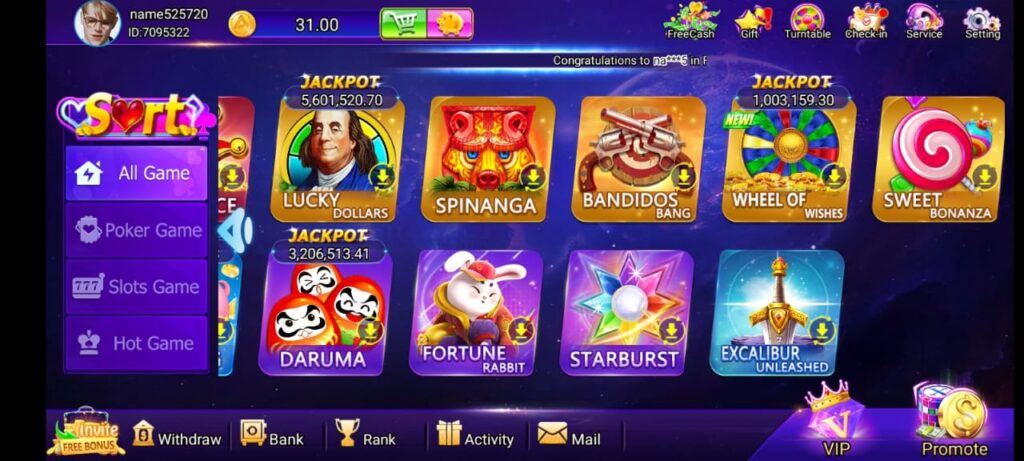Open the Bank safe
This screenshot has height=461, width=1024.
tap(271, 437)
